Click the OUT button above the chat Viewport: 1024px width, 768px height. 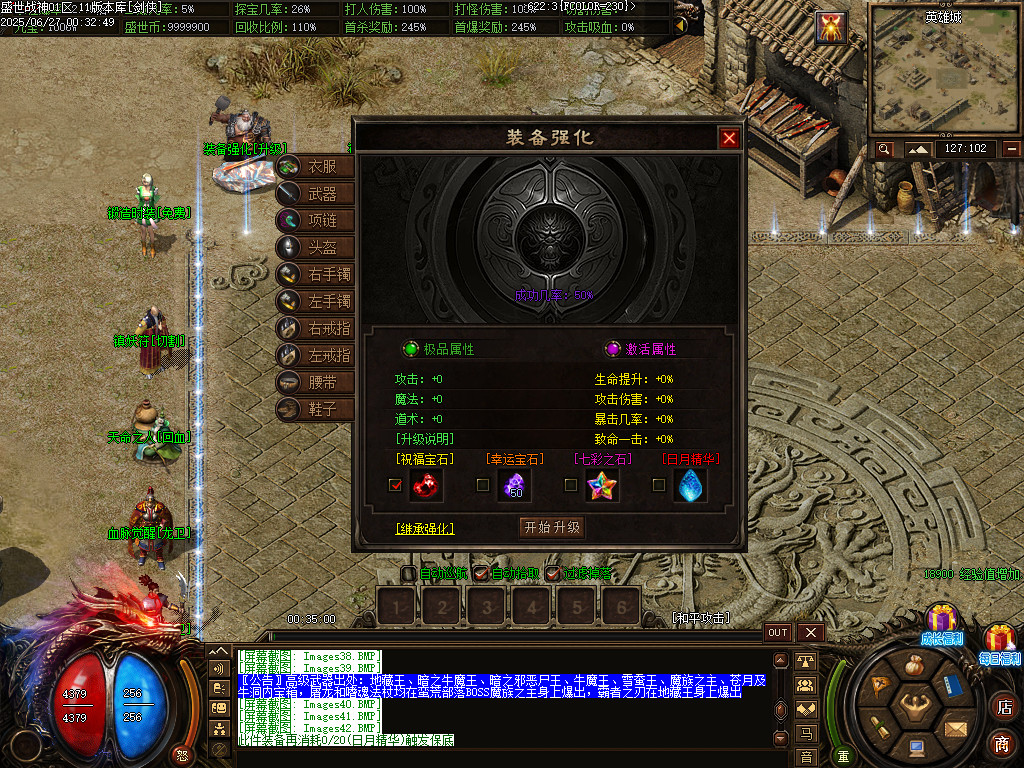(778, 633)
